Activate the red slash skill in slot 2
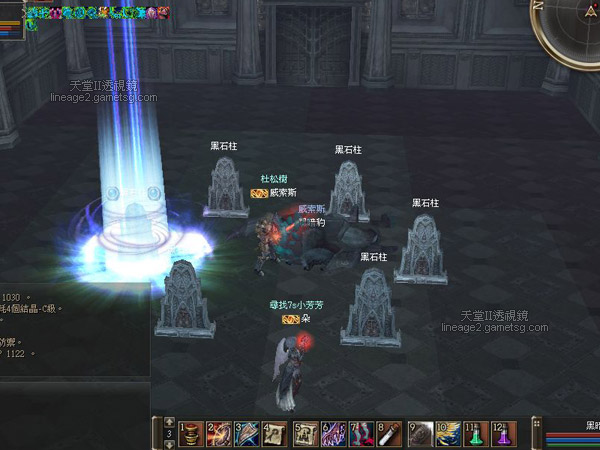Image resolution: width=600 pixels, height=450 pixels. click(219, 434)
